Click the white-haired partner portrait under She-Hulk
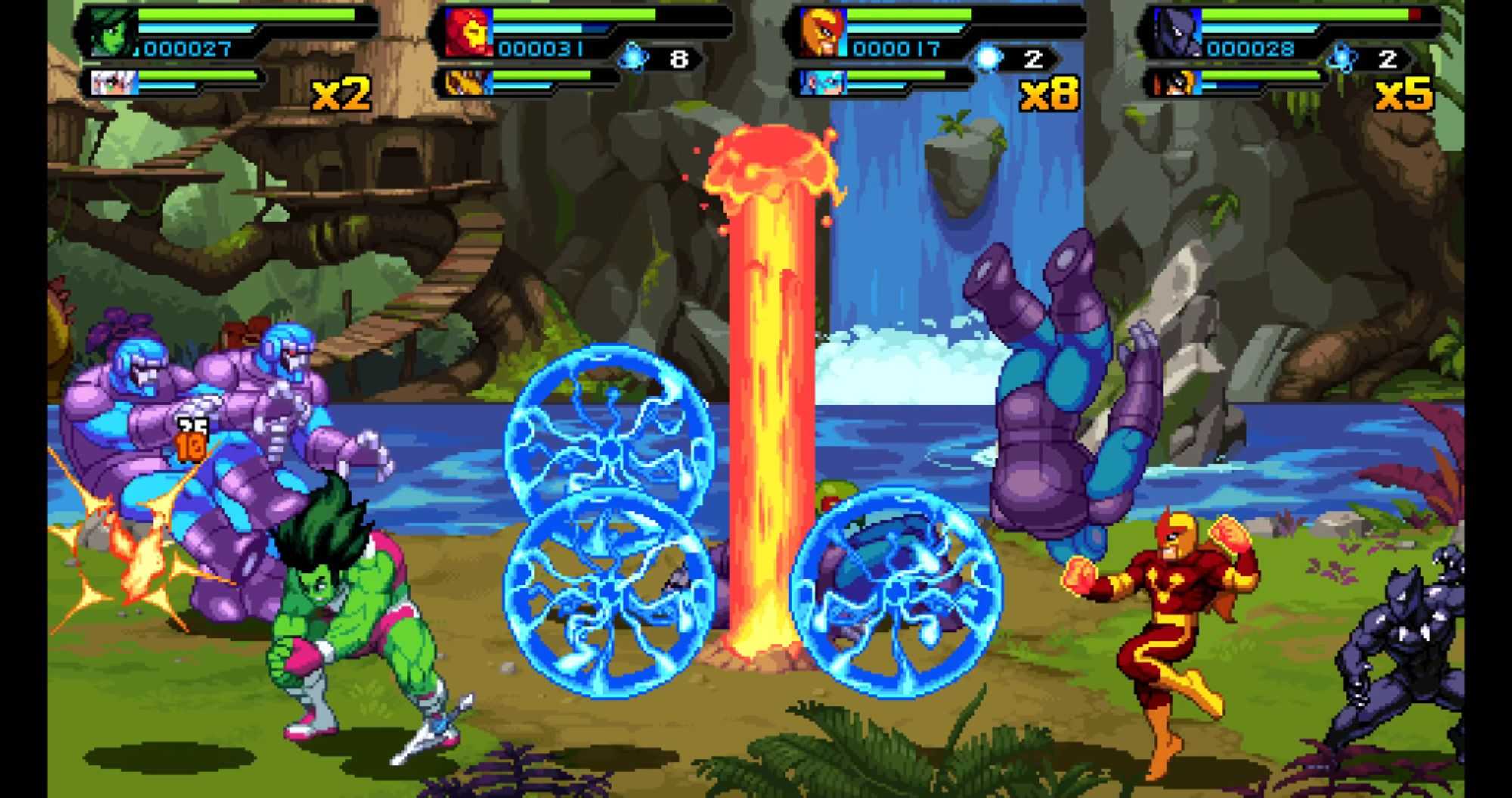Screen dimensions: 1512x798 tap(114, 82)
